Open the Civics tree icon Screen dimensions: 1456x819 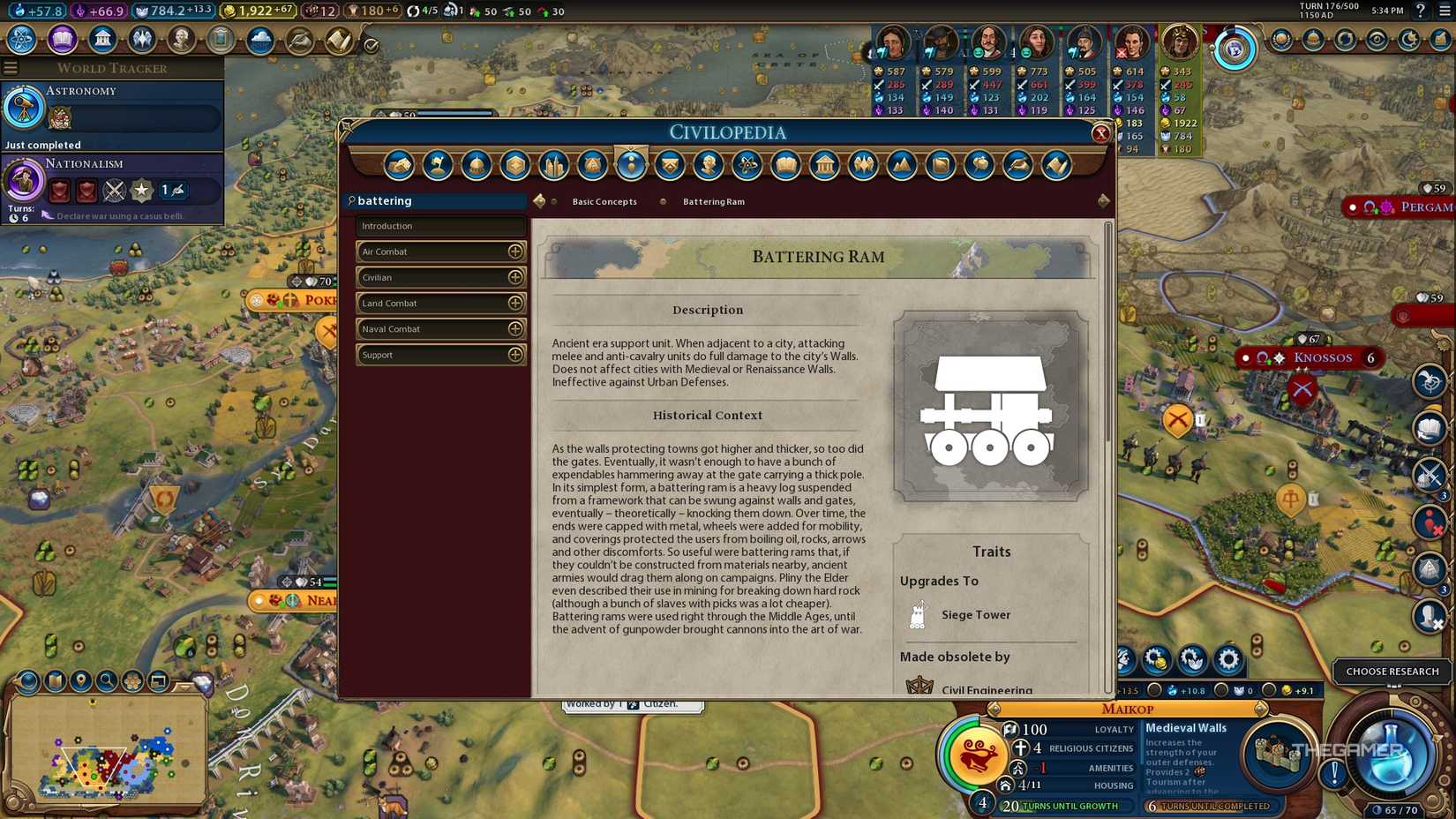pyautogui.click(x=62, y=39)
